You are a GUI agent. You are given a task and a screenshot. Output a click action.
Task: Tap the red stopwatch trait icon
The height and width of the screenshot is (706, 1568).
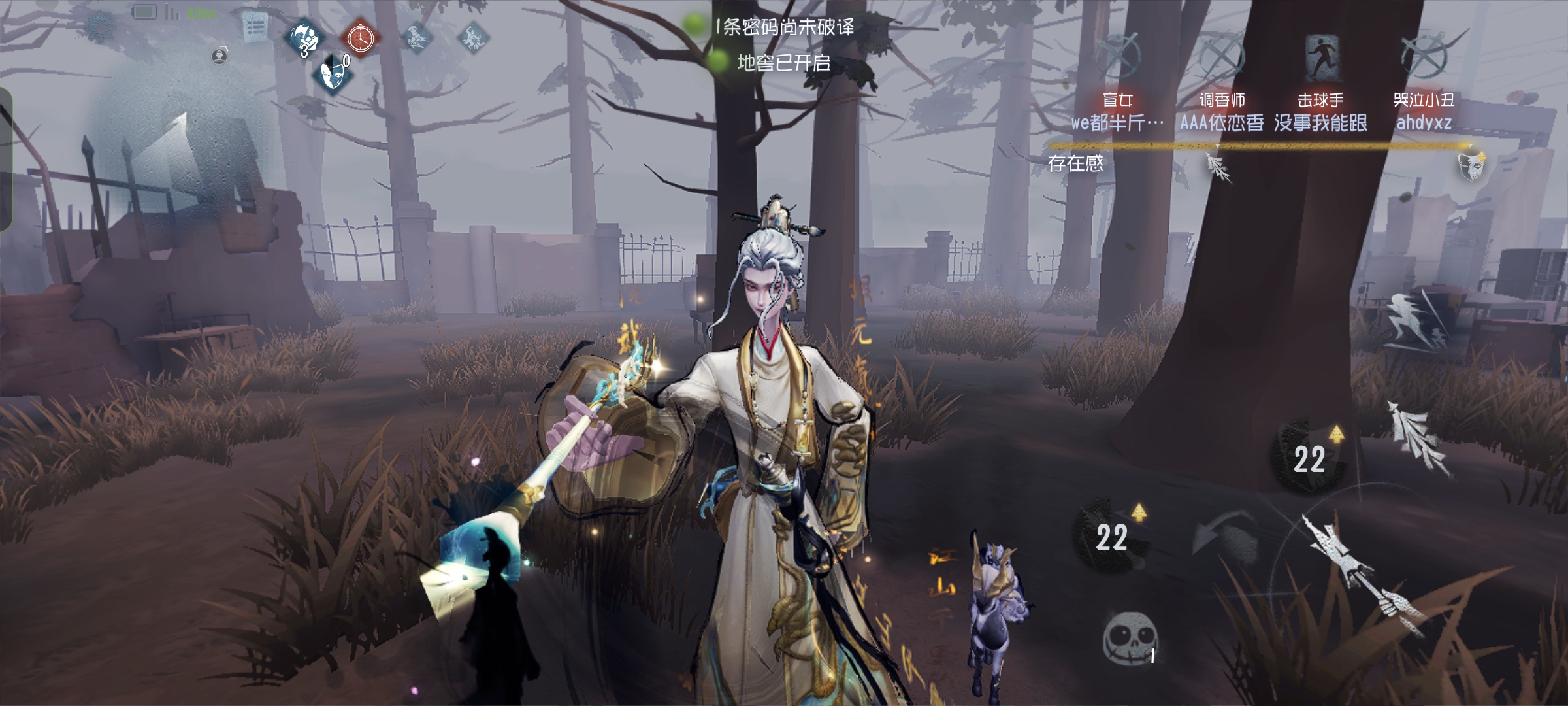pyautogui.click(x=360, y=39)
